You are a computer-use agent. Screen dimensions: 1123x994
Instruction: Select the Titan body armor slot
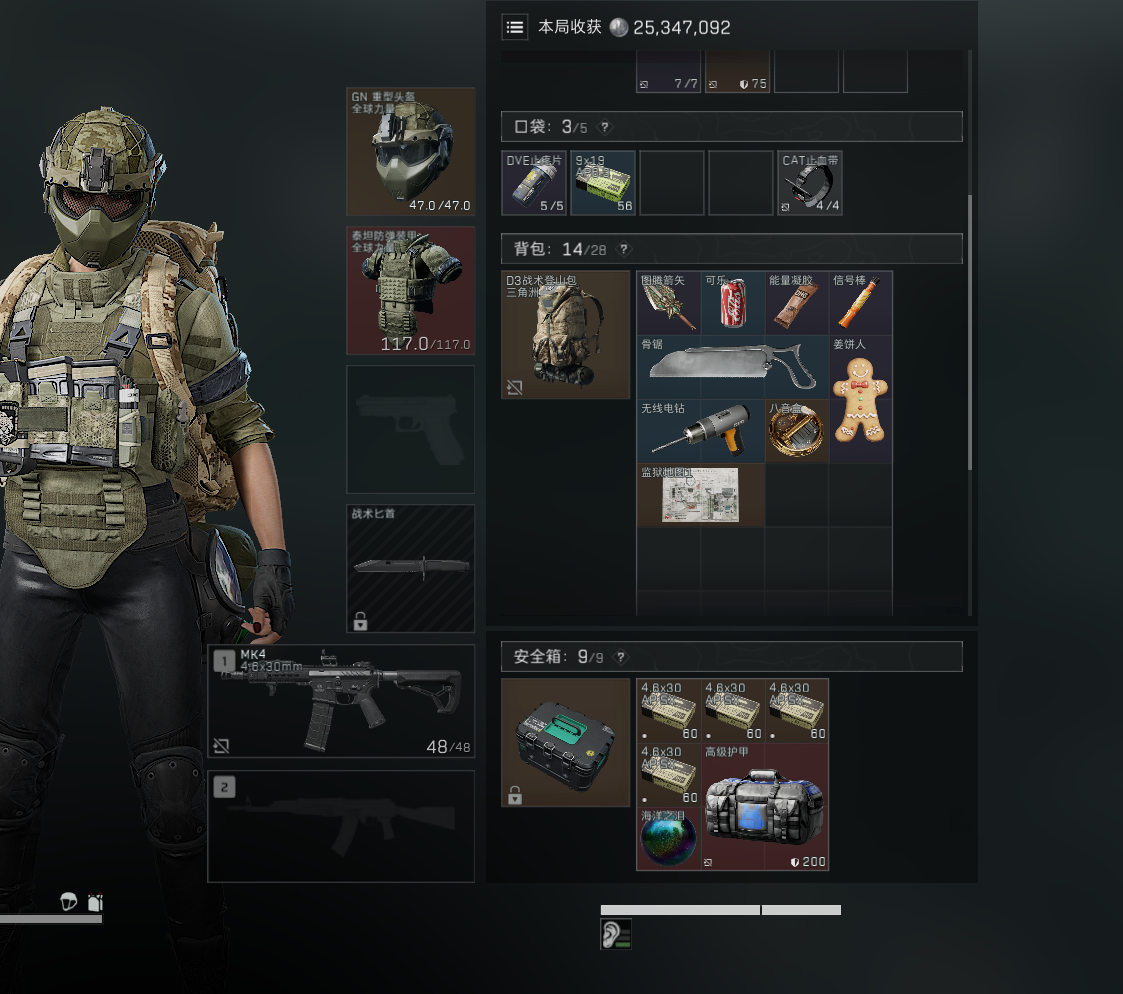coord(410,290)
